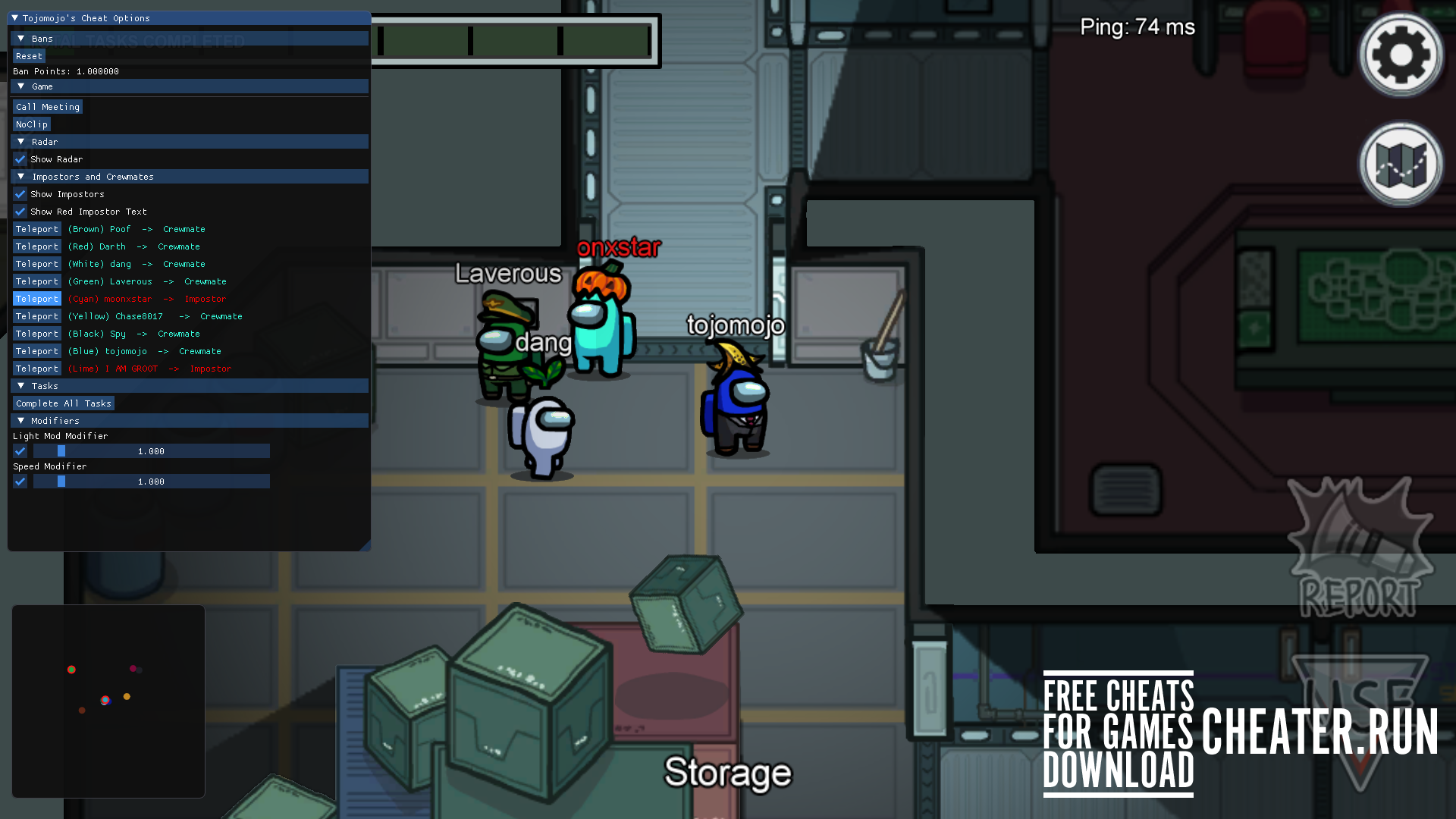
Task: Toggle Show Red Impostor Text
Action: pos(20,212)
